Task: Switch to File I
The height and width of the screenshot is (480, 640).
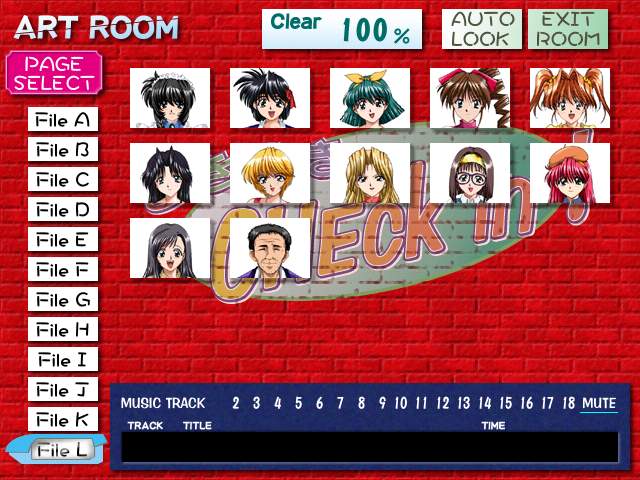Action: [63, 360]
